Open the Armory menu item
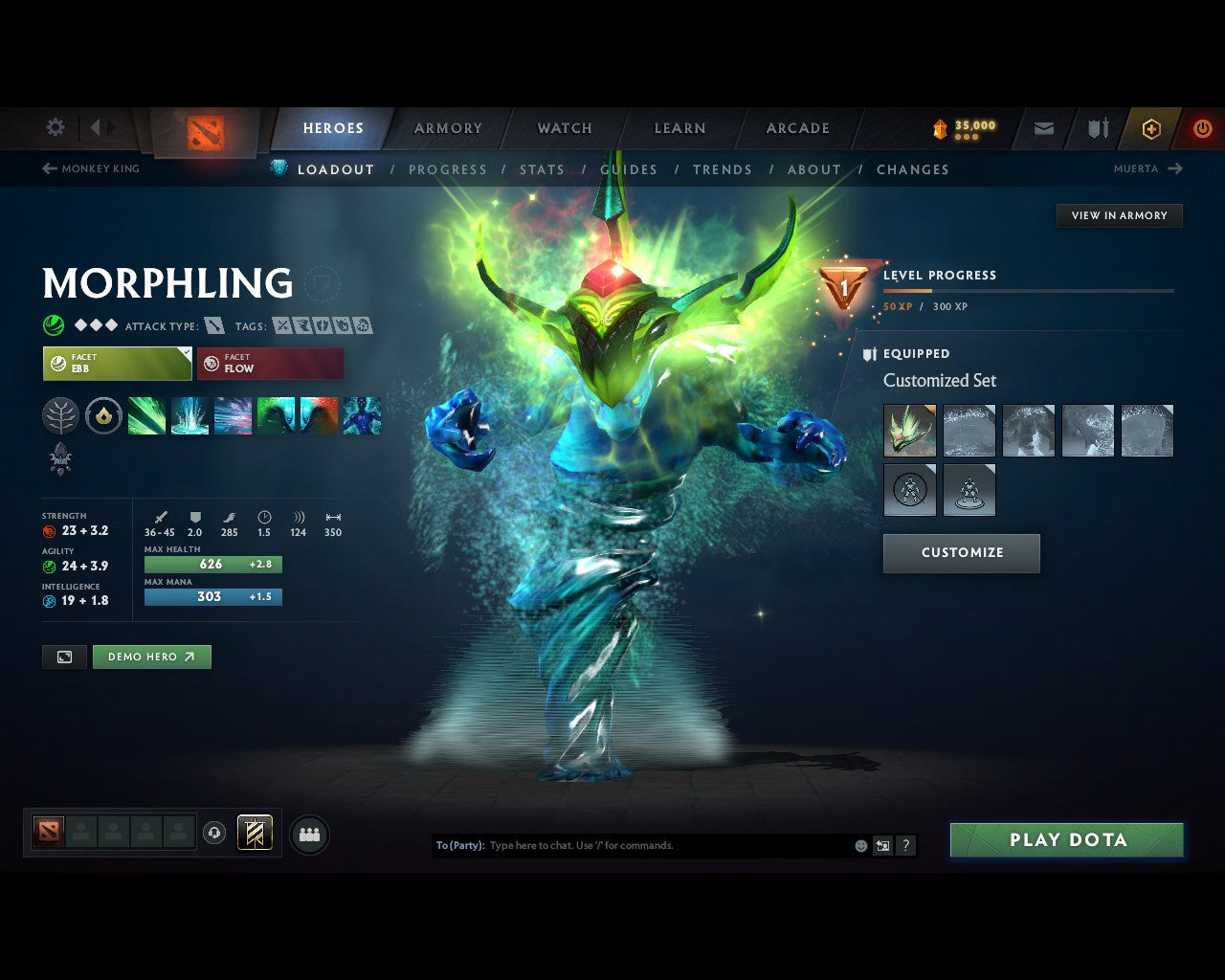The height and width of the screenshot is (980, 1225). [447, 127]
